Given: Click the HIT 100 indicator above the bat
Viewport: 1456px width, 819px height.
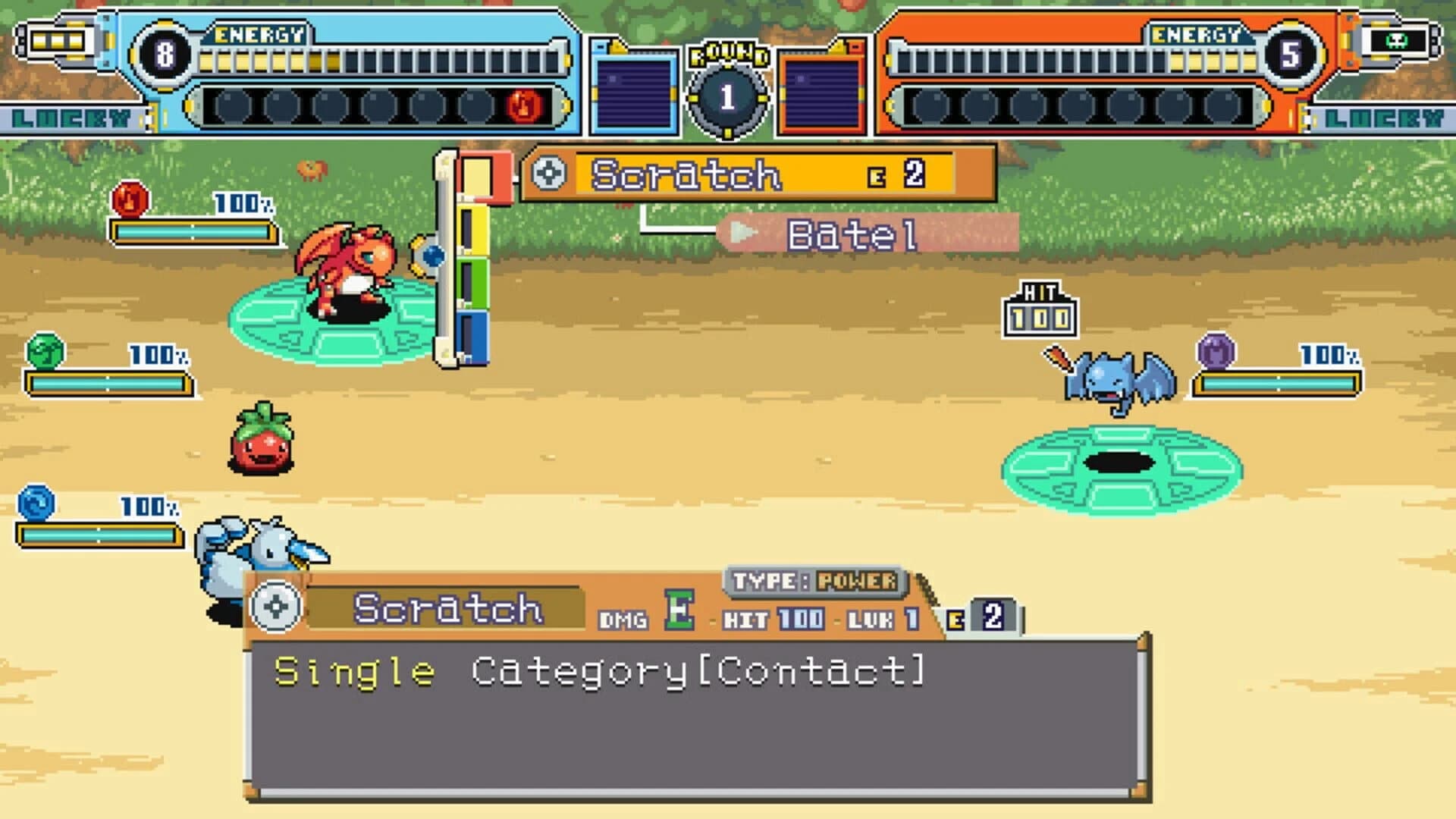Looking at the screenshot, I should coord(1040,309).
